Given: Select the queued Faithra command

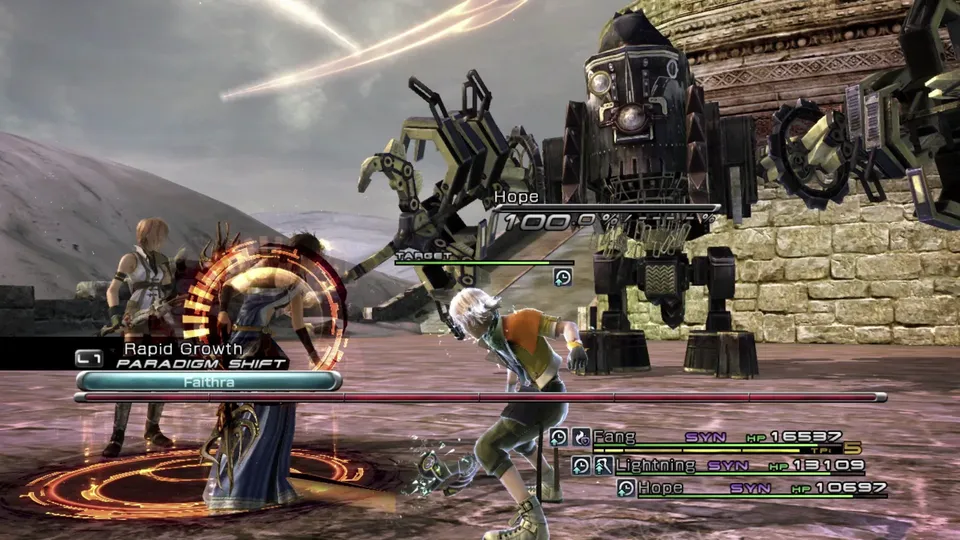Looking at the screenshot, I should pyautogui.click(x=208, y=381).
